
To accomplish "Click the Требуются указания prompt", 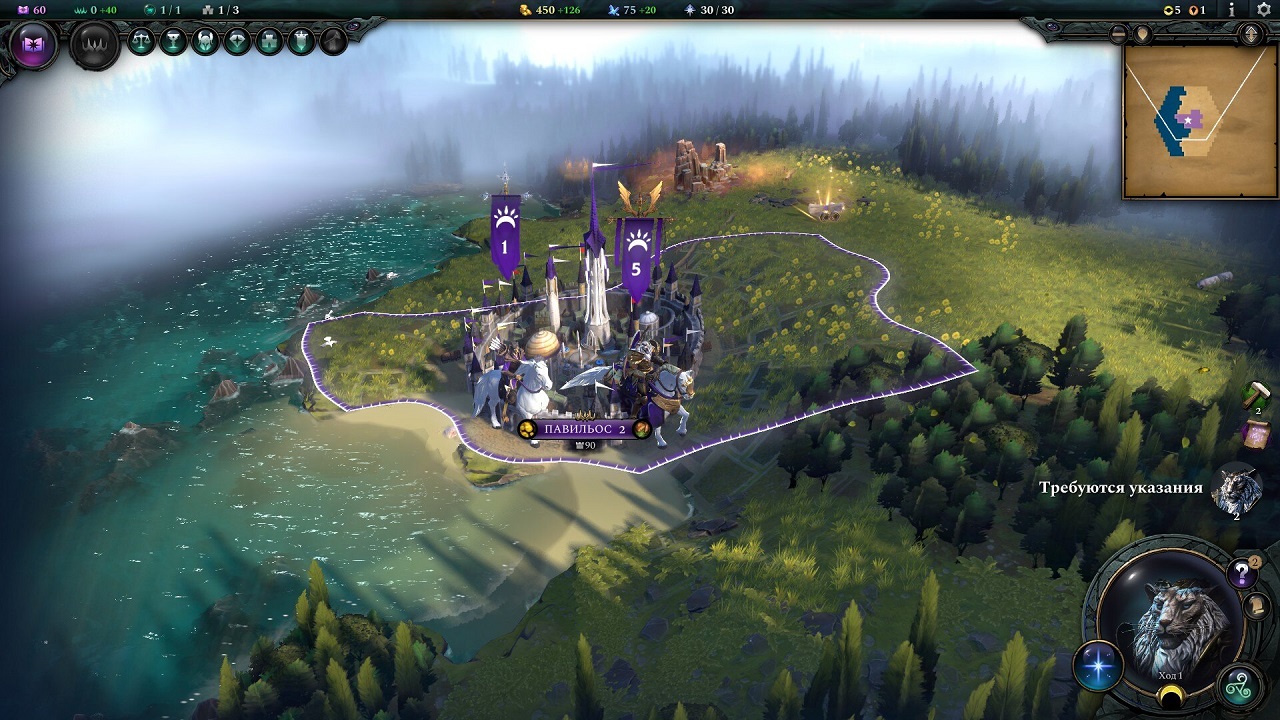I will point(1122,487).
